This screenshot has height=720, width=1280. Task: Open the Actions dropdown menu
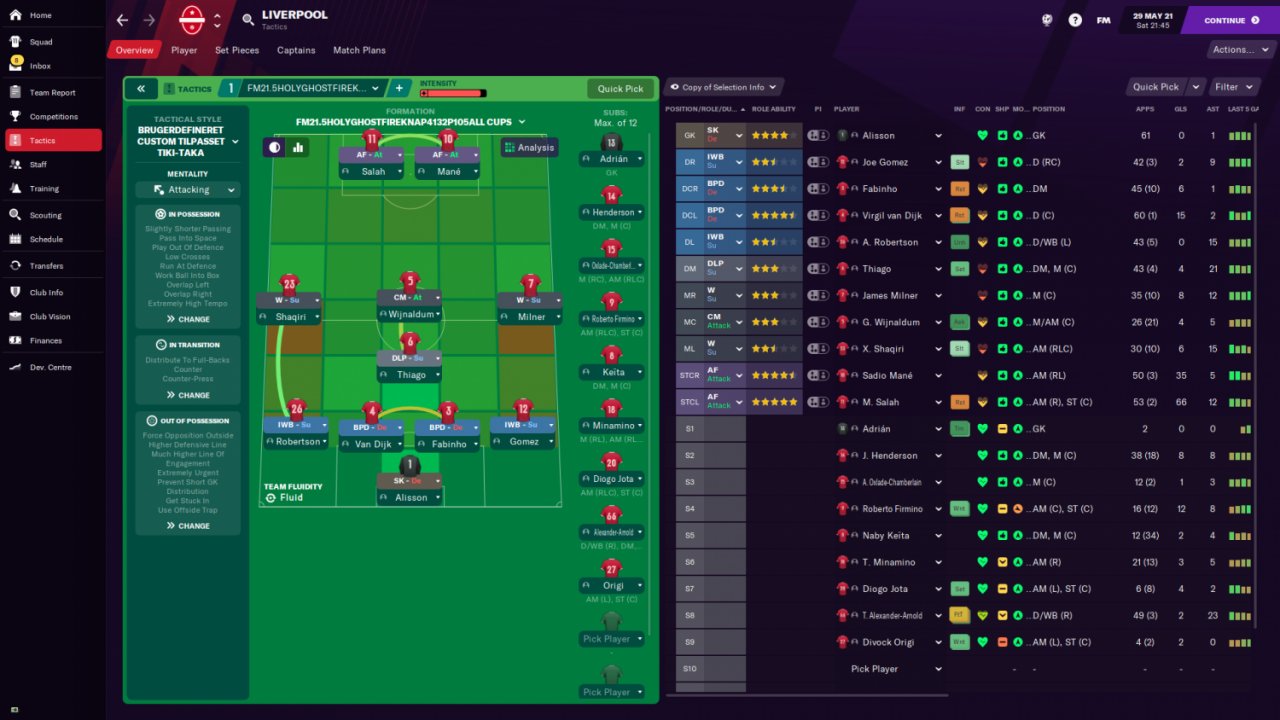[1238, 50]
